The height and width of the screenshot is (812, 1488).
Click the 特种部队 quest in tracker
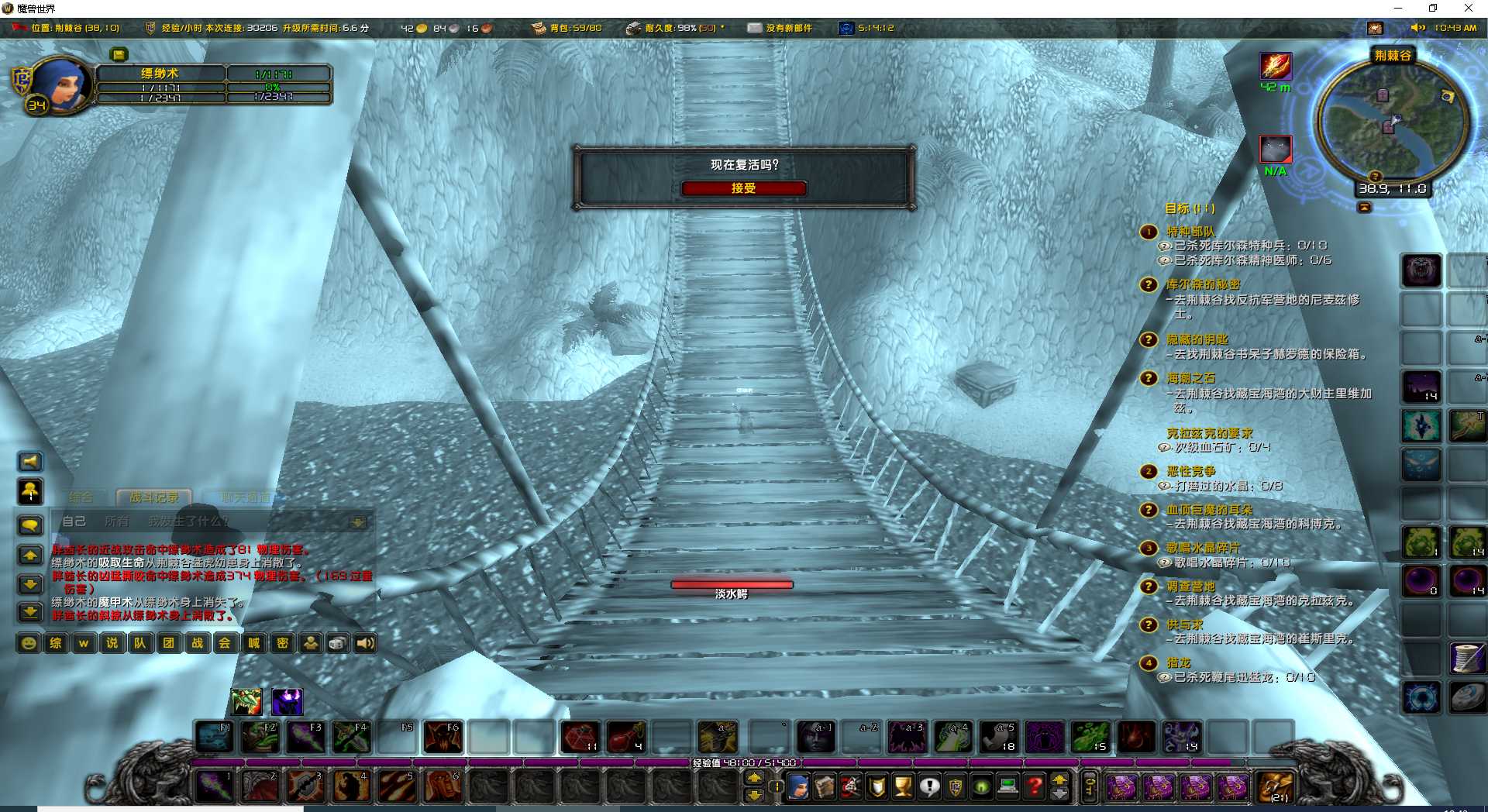click(x=1191, y=232)
